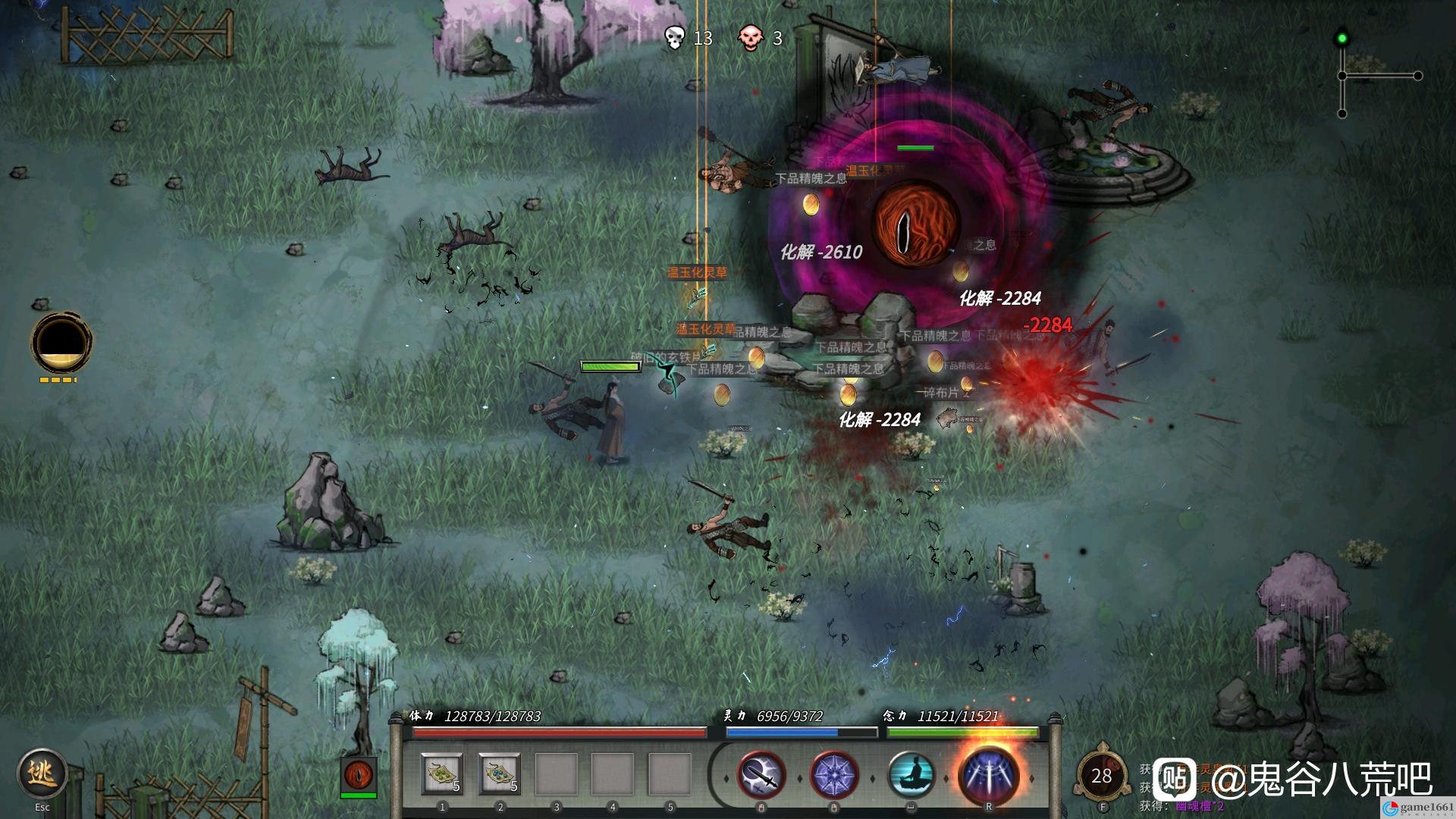Viewport: 1456px width, 819px height.
Task: Click the black and gold energy orb
Action: pos(61,342)
